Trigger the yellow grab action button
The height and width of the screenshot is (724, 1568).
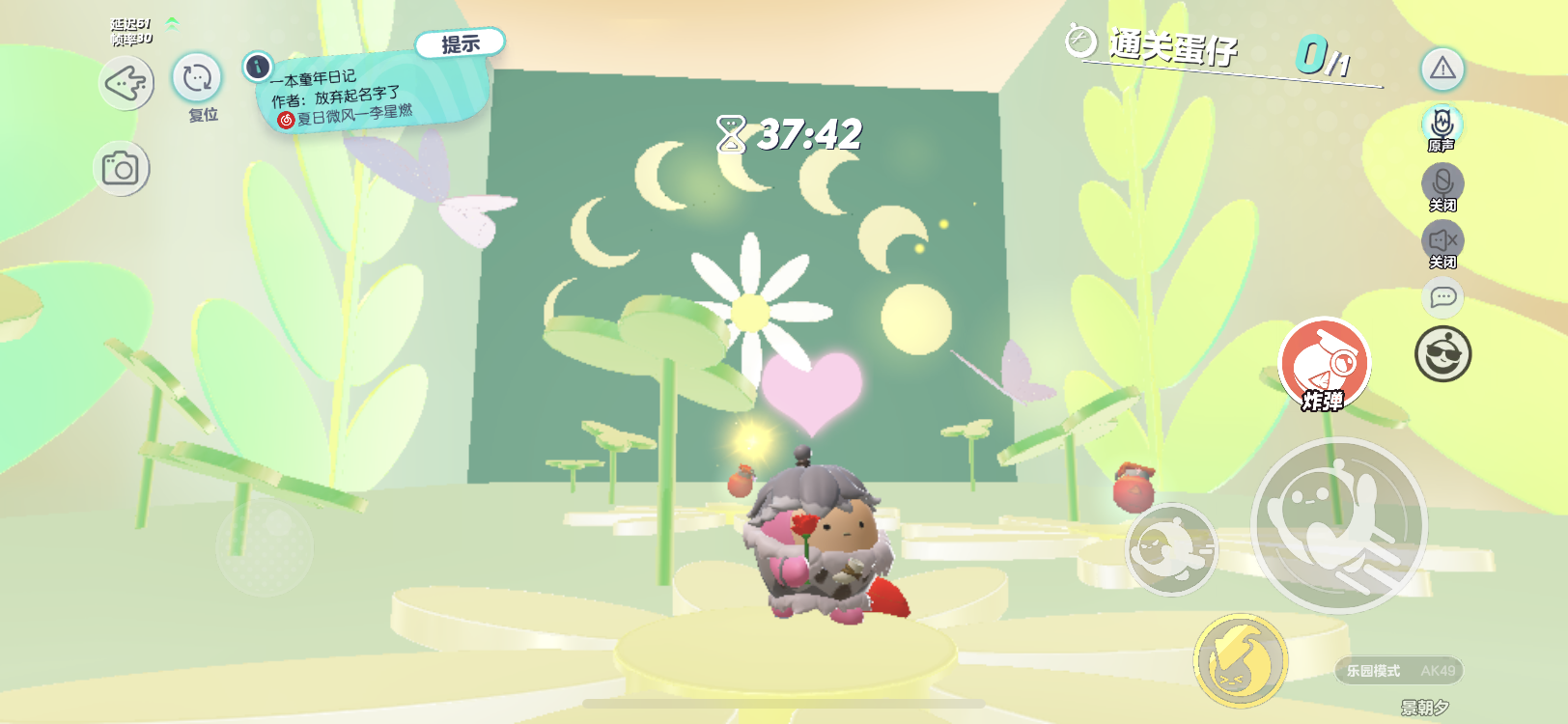[x=1241, y=660]
